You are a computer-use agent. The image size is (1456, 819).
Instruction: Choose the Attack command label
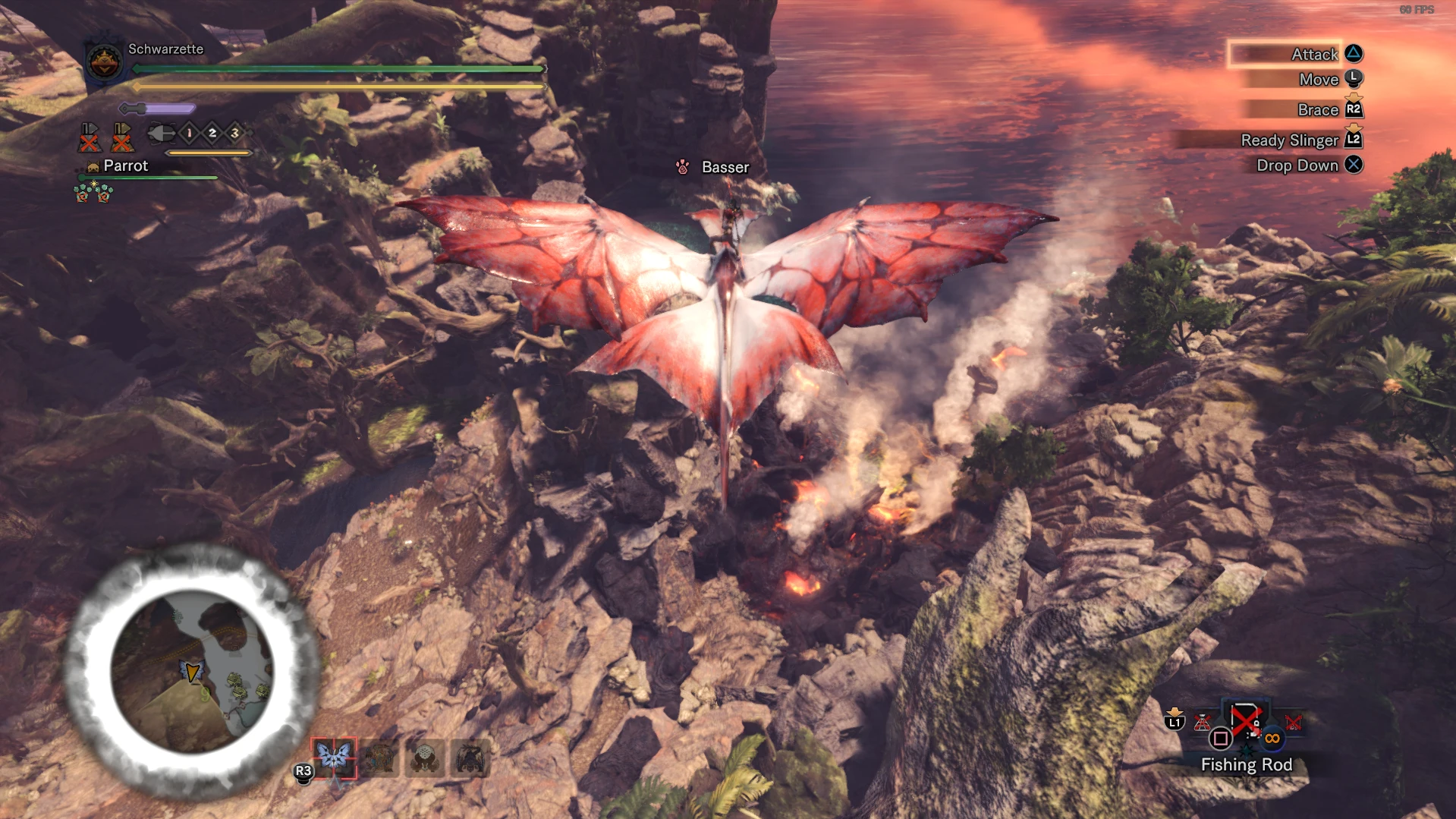point(1314,54)
